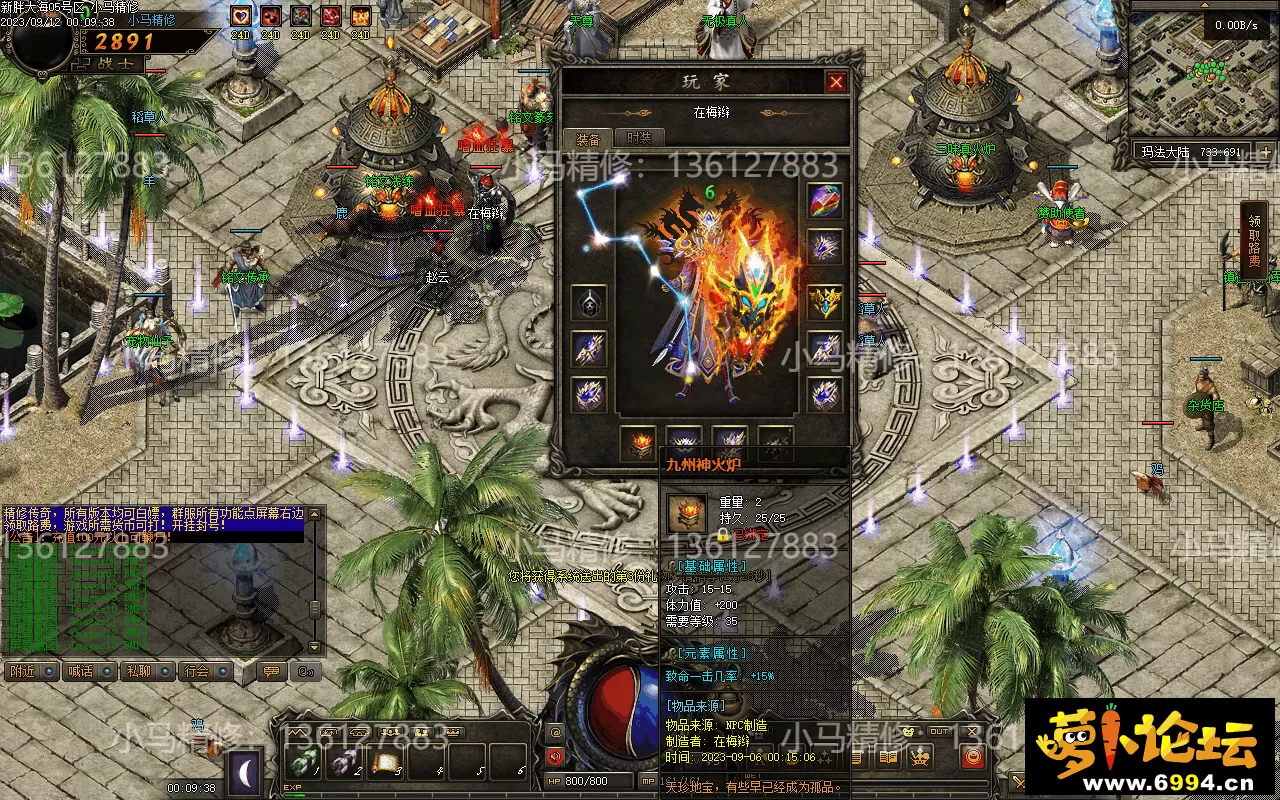Select the rainbow gem equipment slot

[825, 200]
